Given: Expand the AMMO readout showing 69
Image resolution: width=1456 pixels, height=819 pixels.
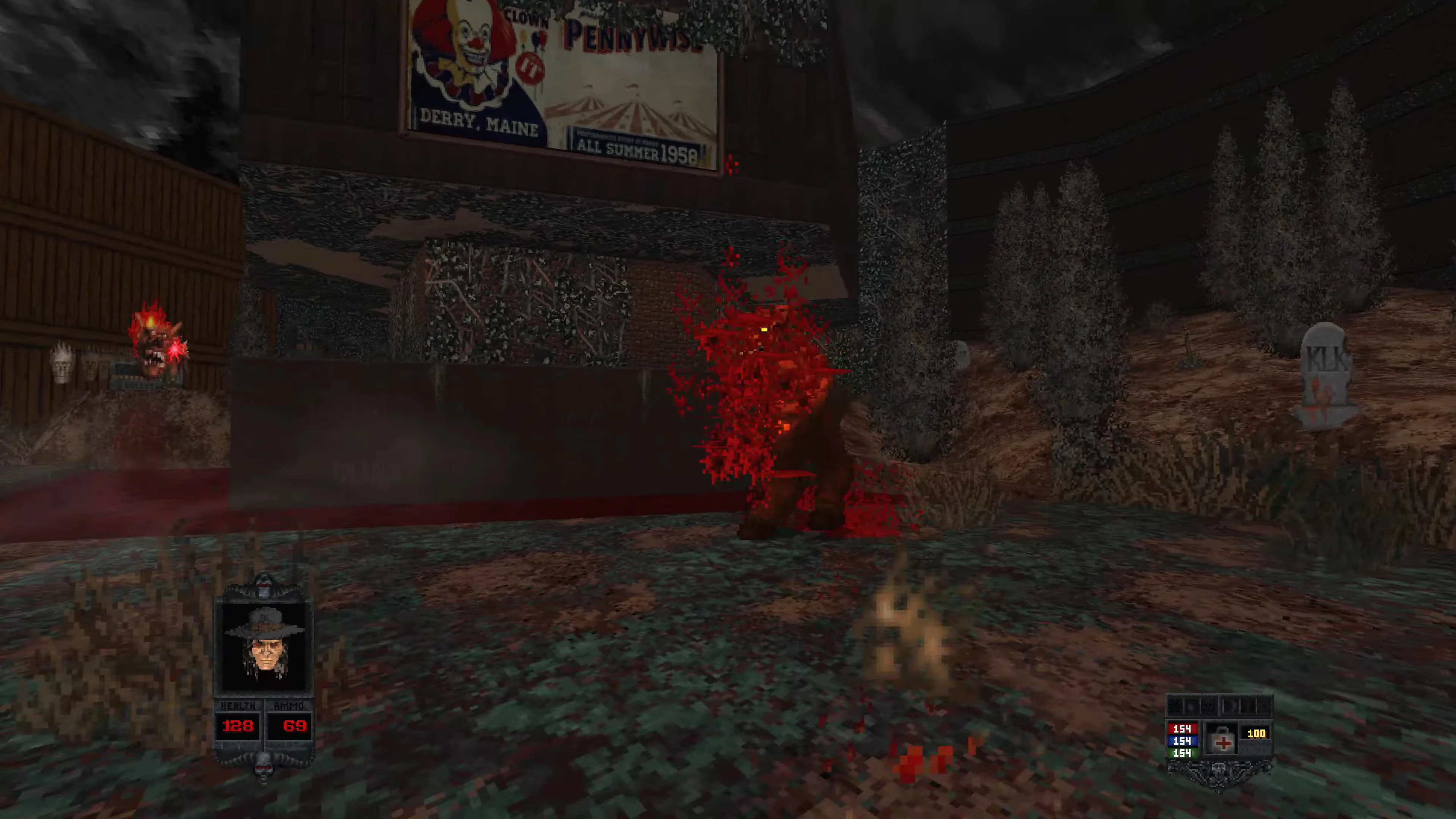Looking at the screenshot, I should coord(294,726).
